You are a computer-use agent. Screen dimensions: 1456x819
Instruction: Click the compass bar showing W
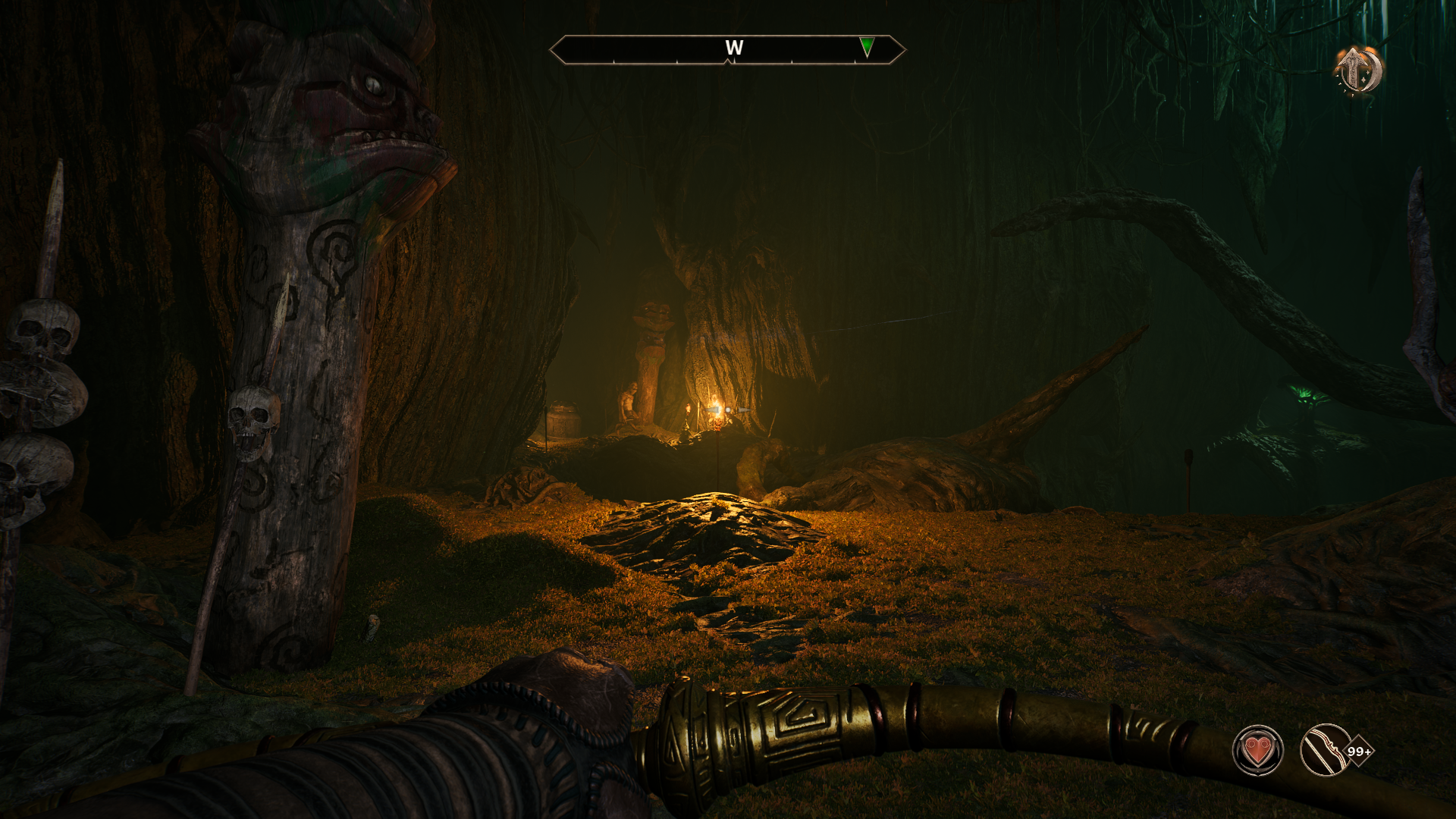(727, 49)
